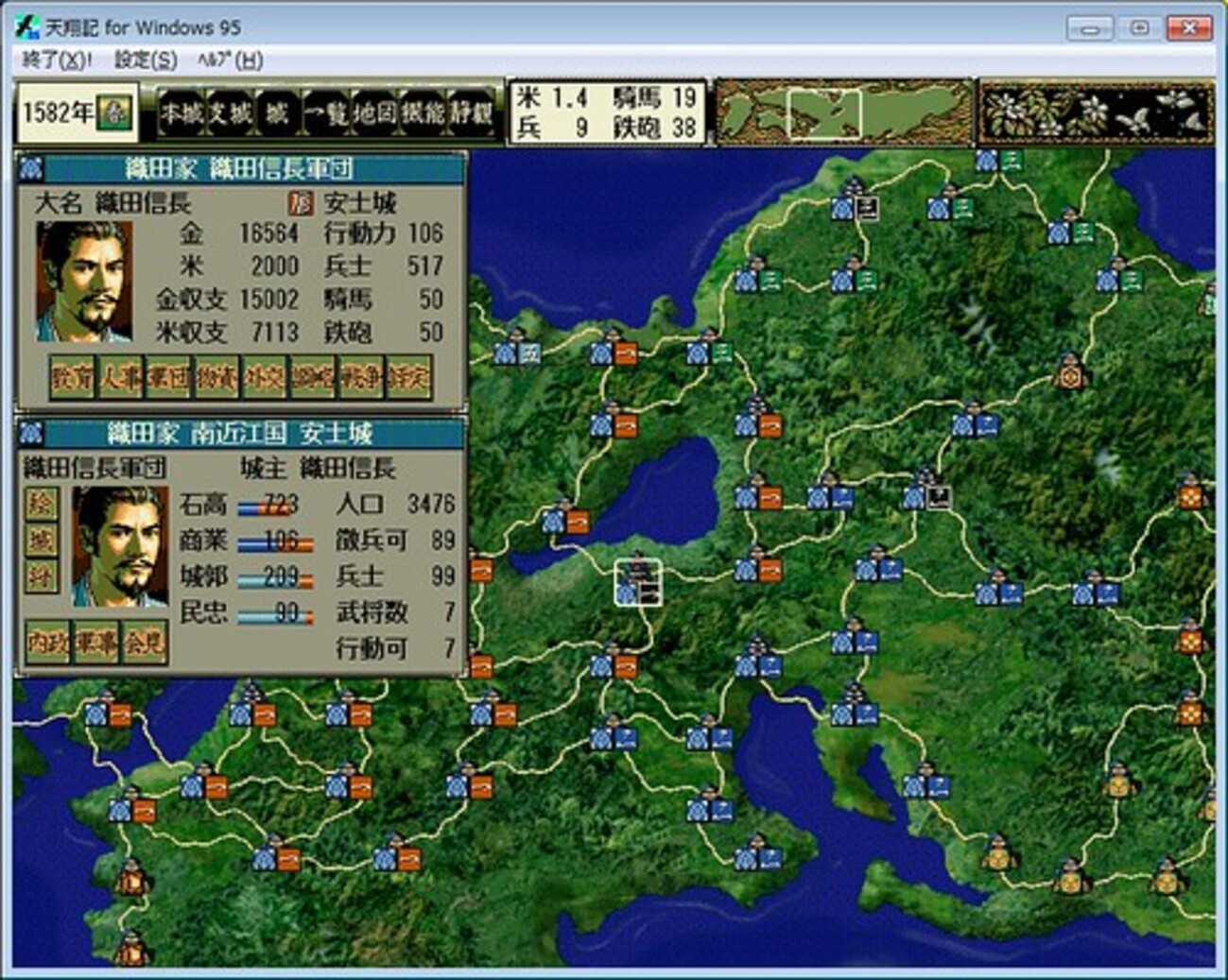The height and width of the screenshot is (980, 1228).
Task: Open the 内政 domestic affairs command
Action: [48, 643]
